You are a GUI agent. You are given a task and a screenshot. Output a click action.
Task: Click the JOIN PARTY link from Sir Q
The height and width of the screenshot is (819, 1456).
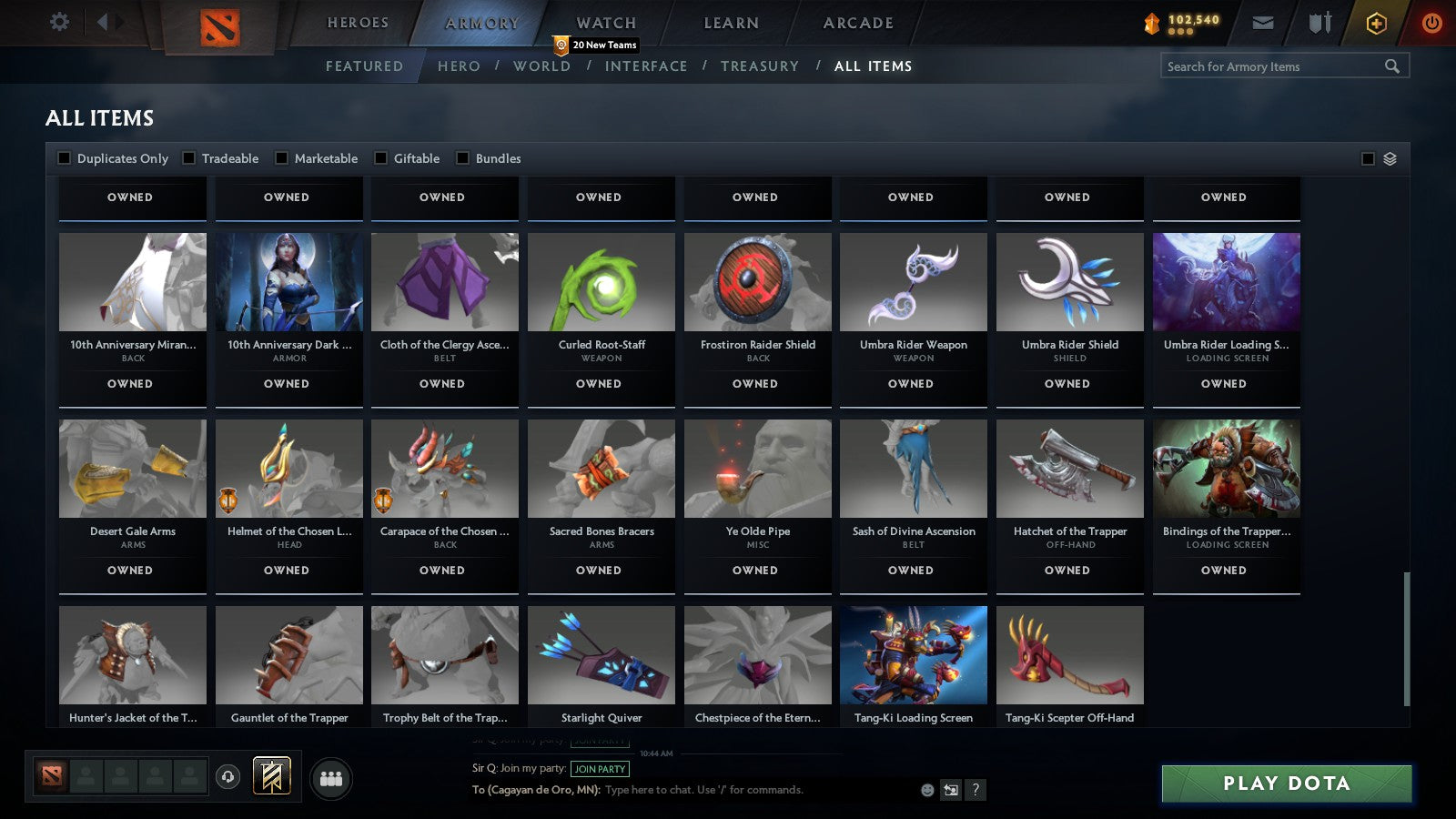coord(599,769)
